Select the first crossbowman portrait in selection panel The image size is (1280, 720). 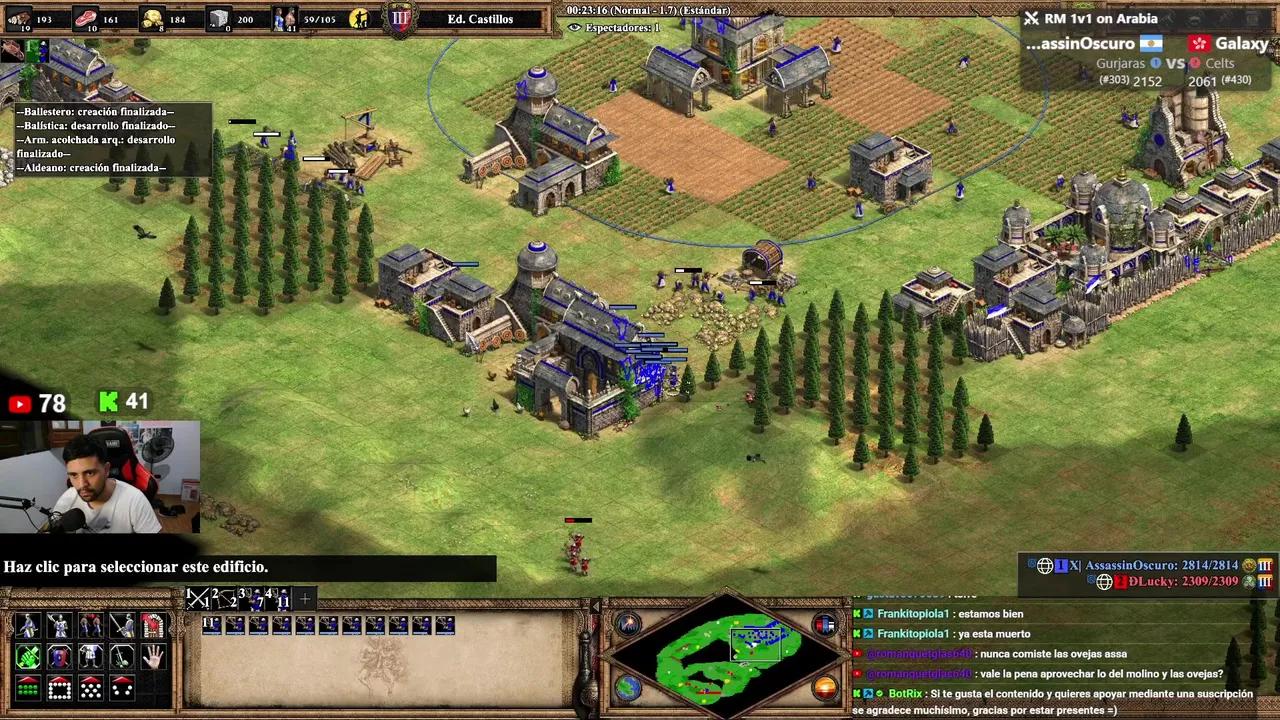pyautogui.click(x=212, y=625)
